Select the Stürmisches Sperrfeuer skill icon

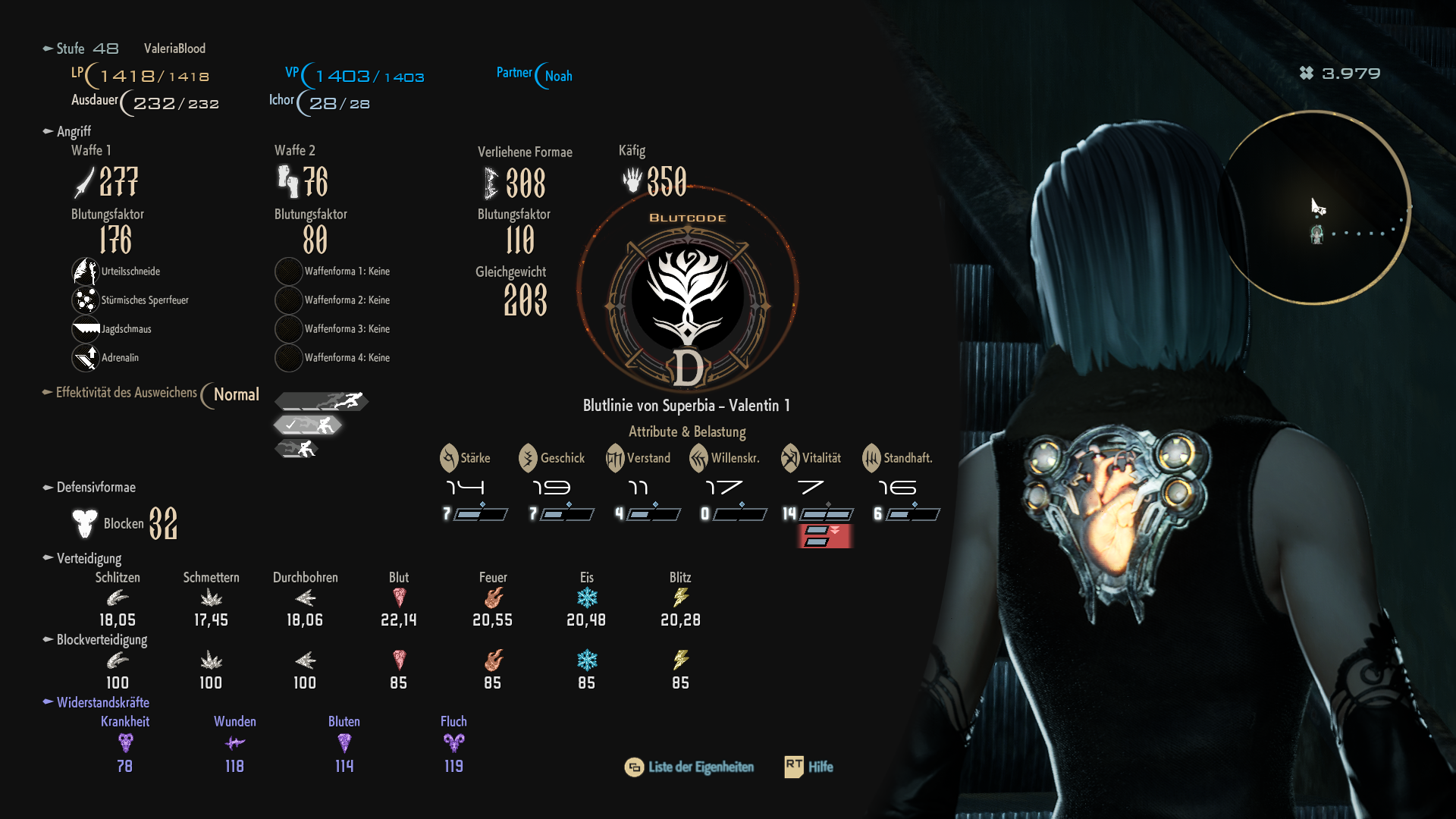pos(86,300)
